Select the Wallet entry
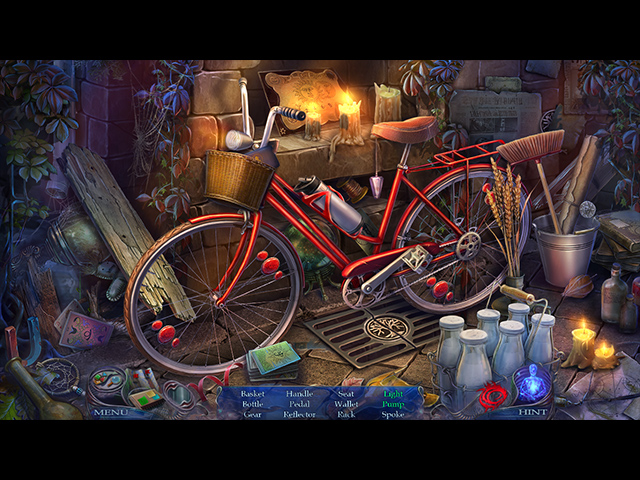The height and width of the screenshot is (480, 640). [x=347, y=404]
